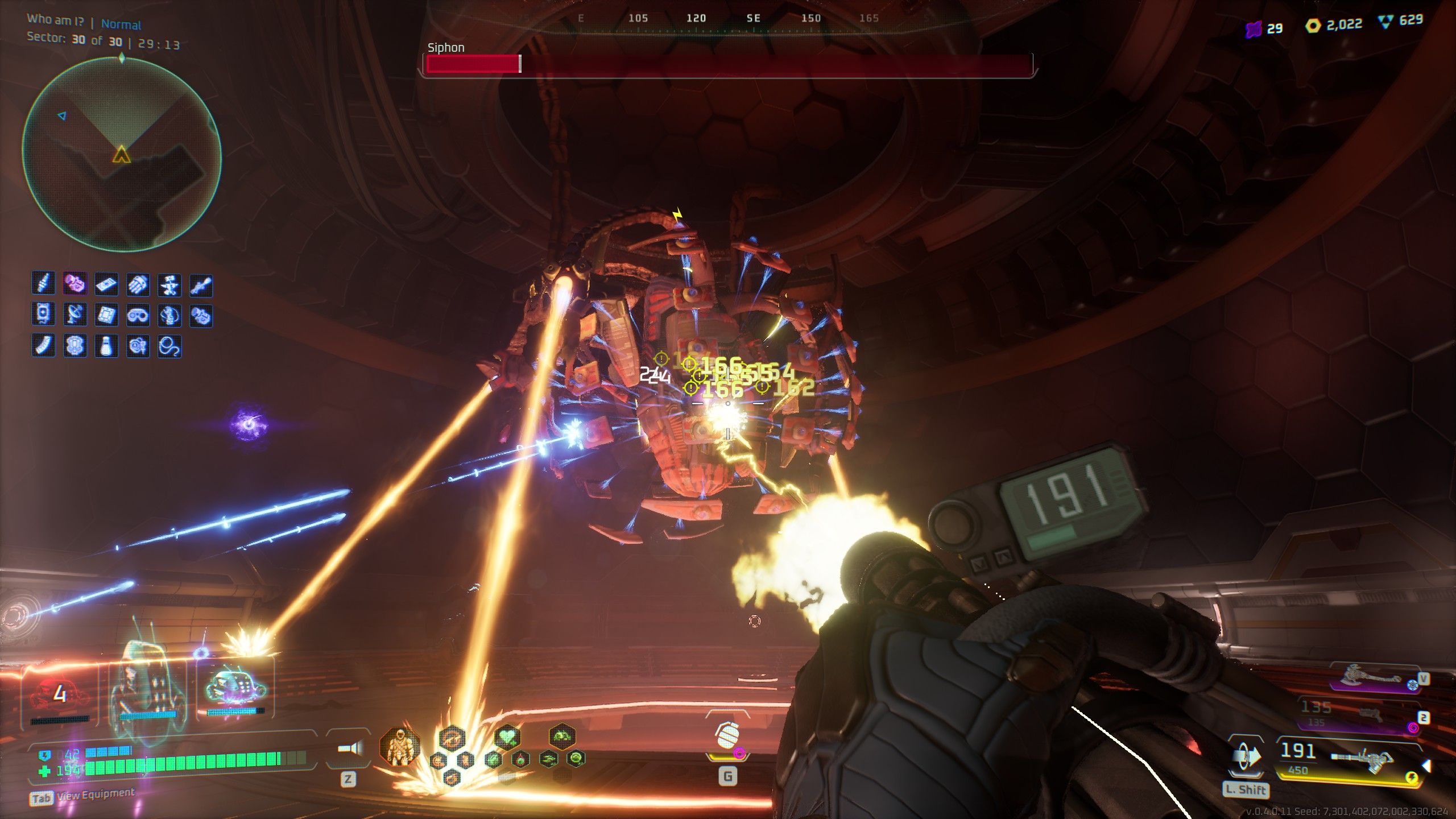
Task: Select the armored glove upgrade icon
Action: coord(137,284)
